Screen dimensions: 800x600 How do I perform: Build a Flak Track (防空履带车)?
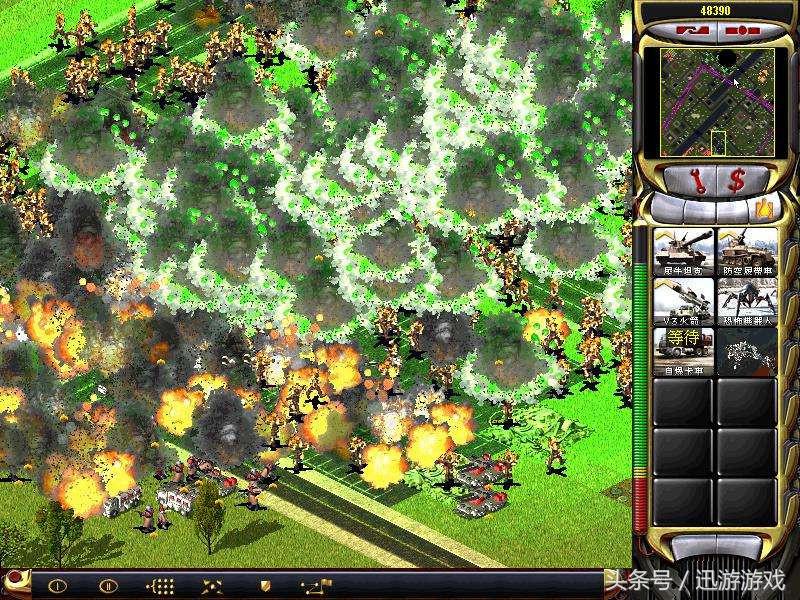[x=747, y=252]
